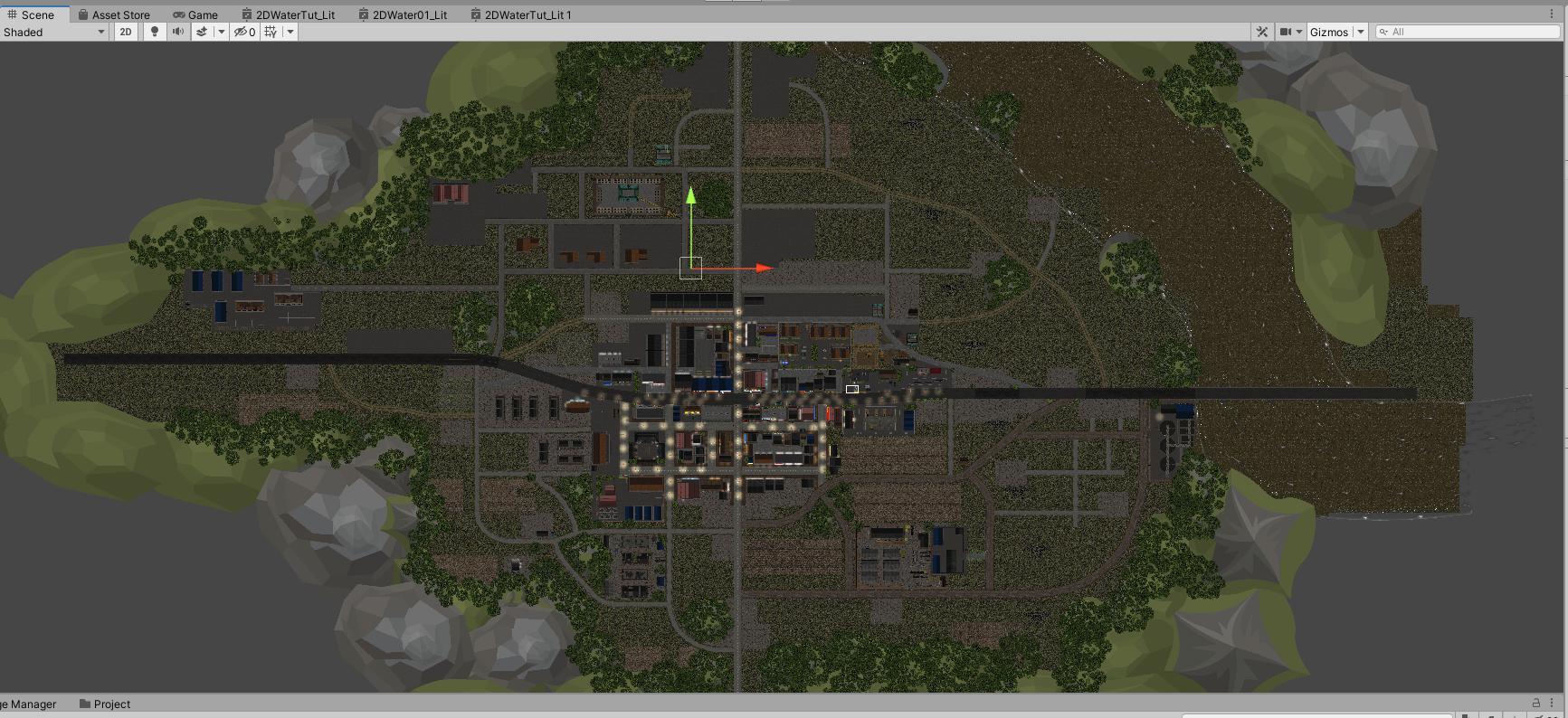Click the grid visibility icon

pos(270,32)
